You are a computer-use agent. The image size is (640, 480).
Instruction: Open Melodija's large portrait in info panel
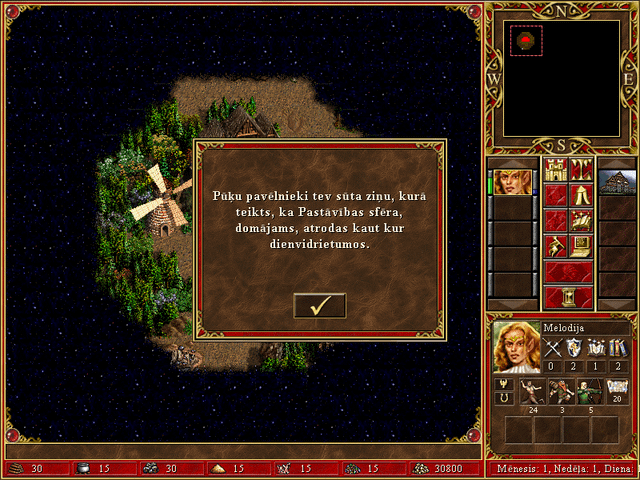pyautogui.click(x=516, y=346)
